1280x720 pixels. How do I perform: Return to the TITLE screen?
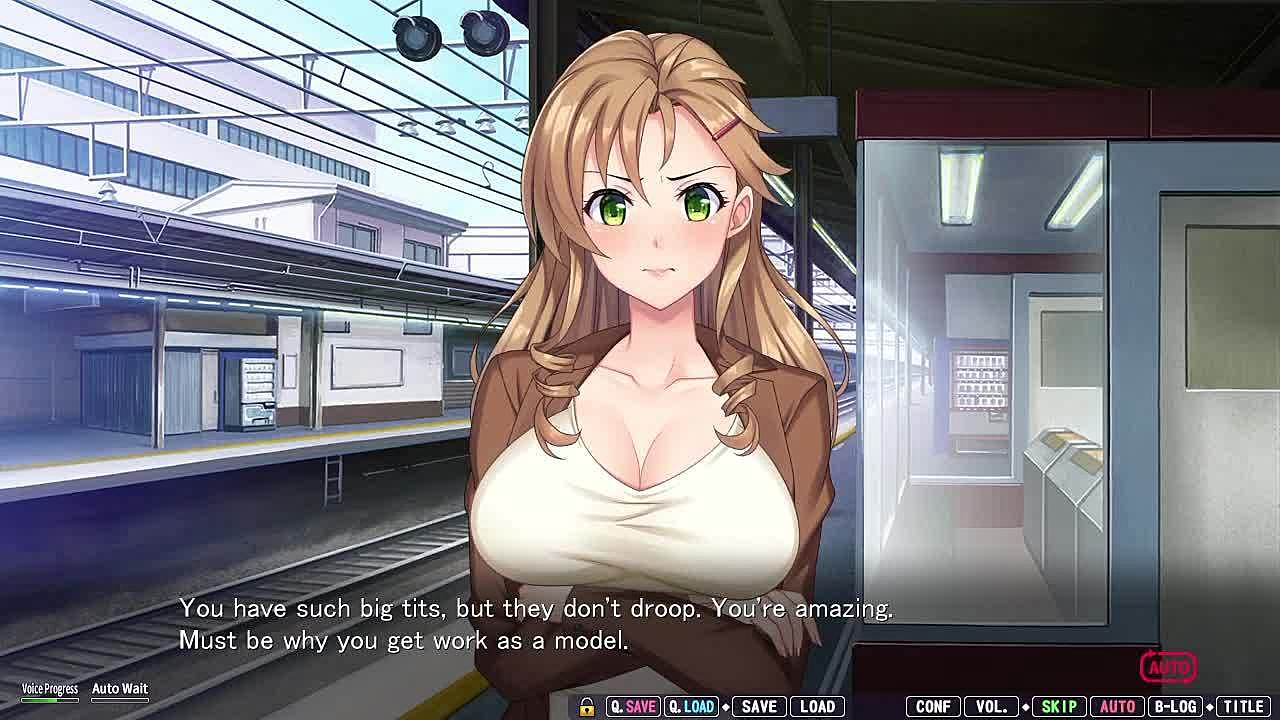pyautogui.click(x=1243, y=706)
